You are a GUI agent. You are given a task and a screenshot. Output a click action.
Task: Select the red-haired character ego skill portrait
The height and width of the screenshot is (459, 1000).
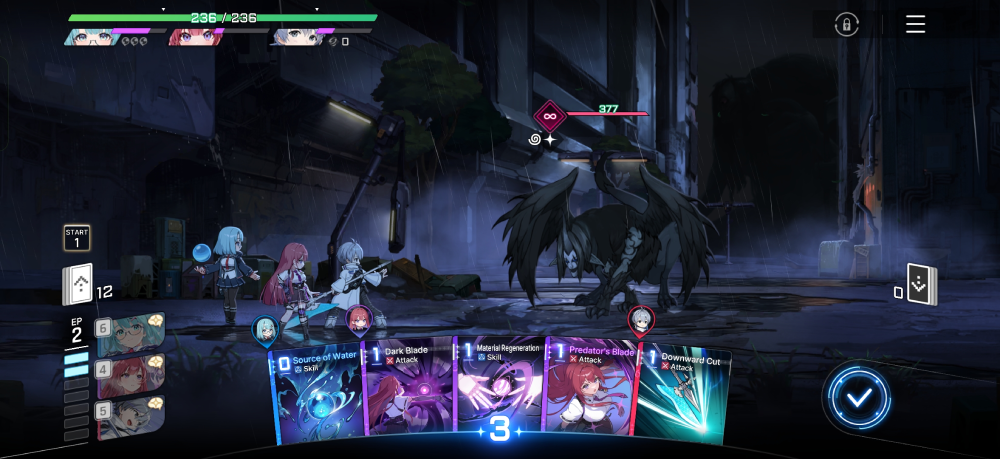coord(130,371)
